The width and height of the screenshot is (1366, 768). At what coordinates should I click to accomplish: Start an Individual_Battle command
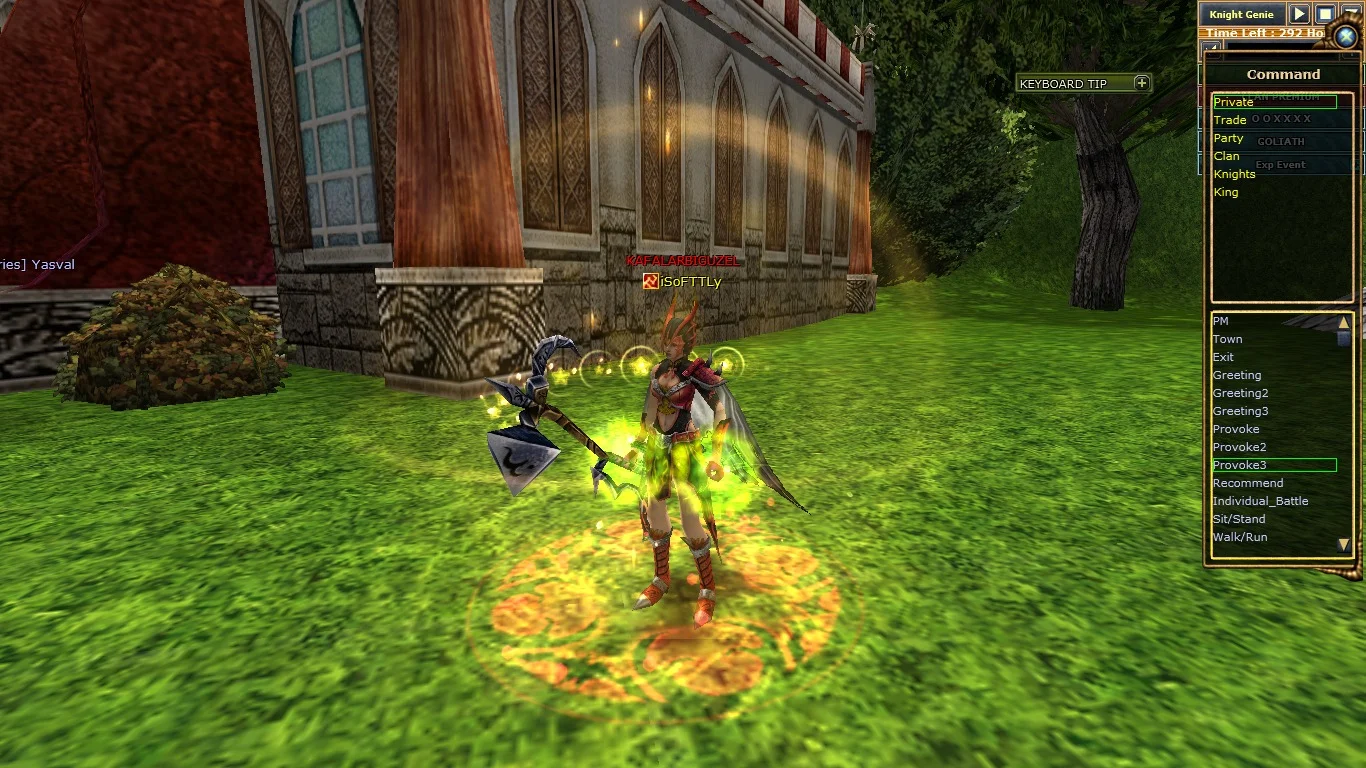point(1260,501)
